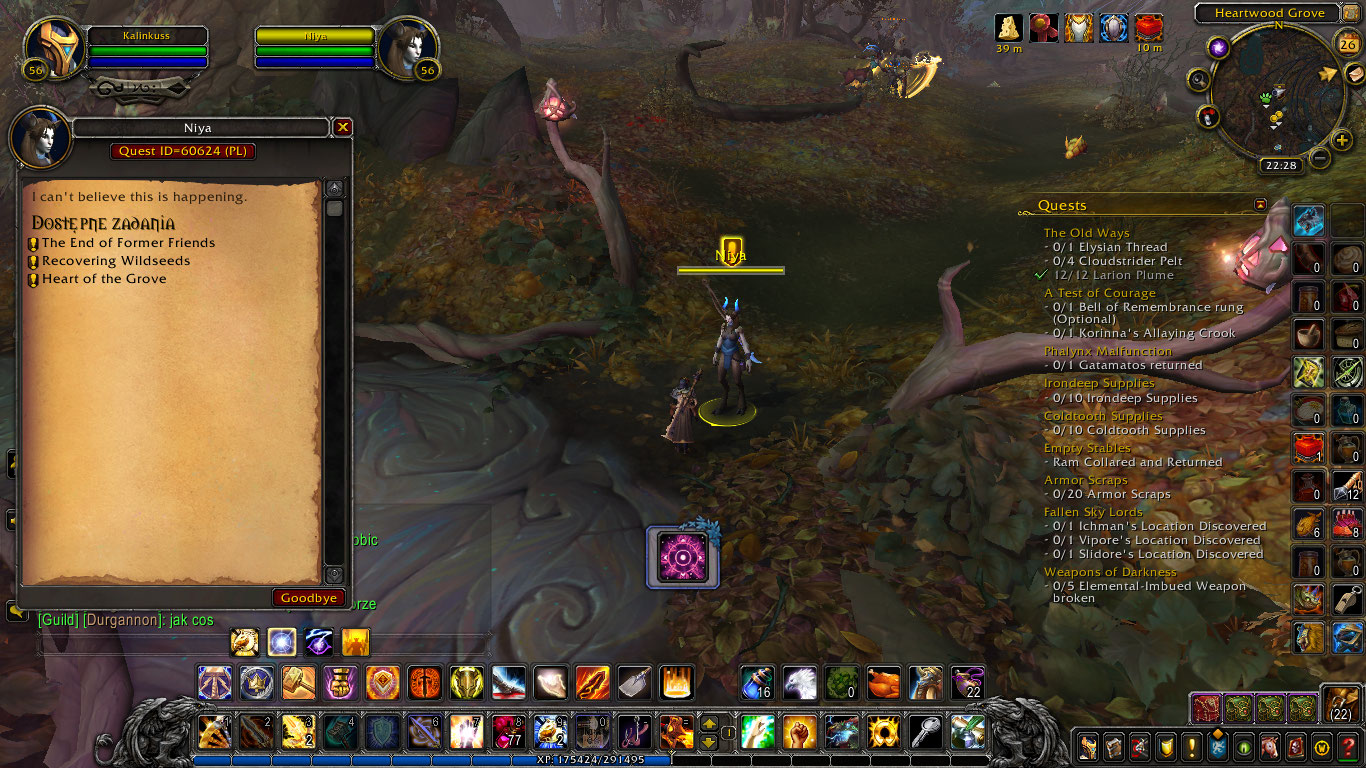
Task: Click the scroll-up arrow in Niya's dialog
Action: click(336, 186)
